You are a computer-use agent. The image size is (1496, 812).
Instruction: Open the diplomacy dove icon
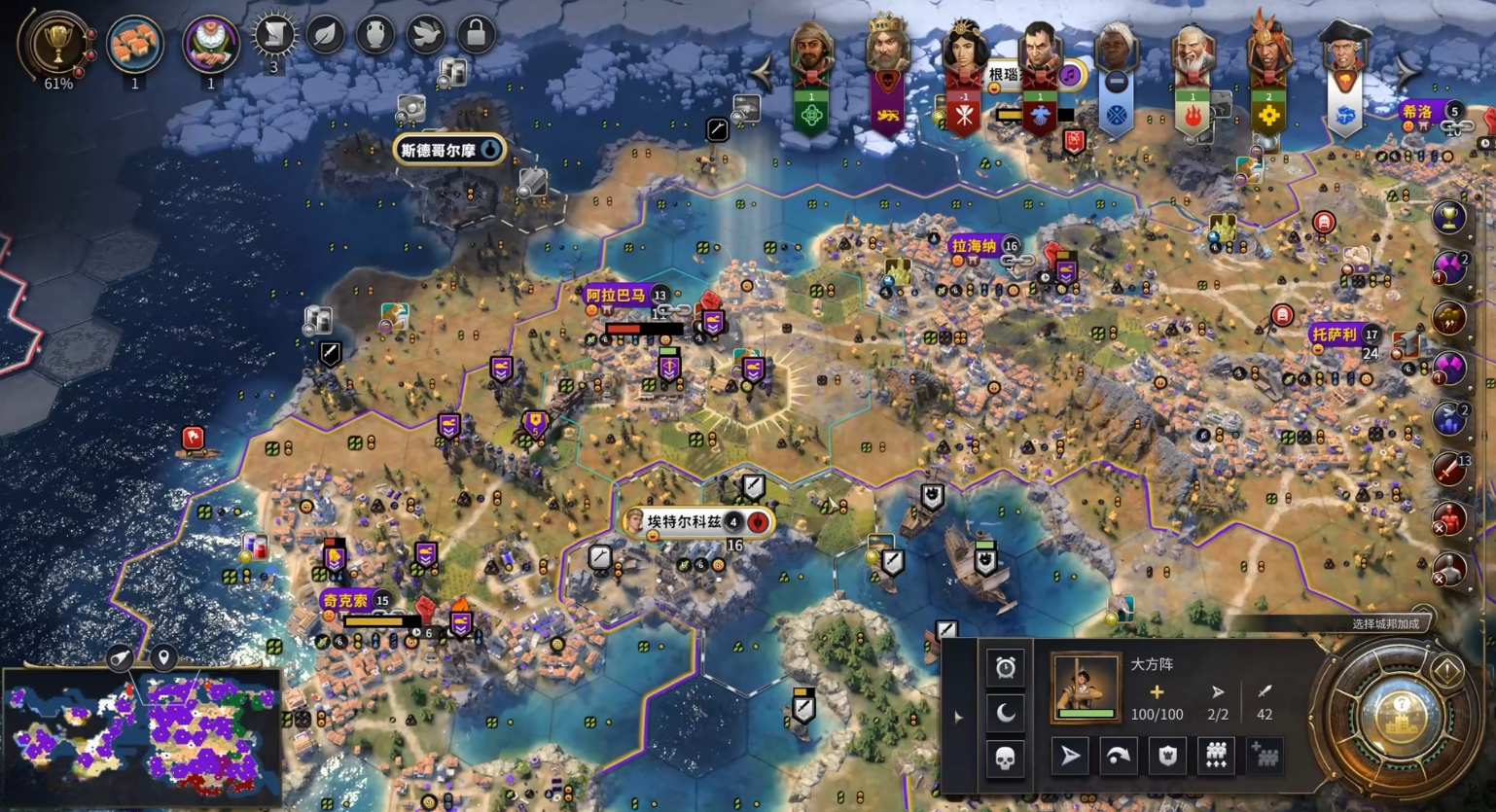(x=425, y=35)
